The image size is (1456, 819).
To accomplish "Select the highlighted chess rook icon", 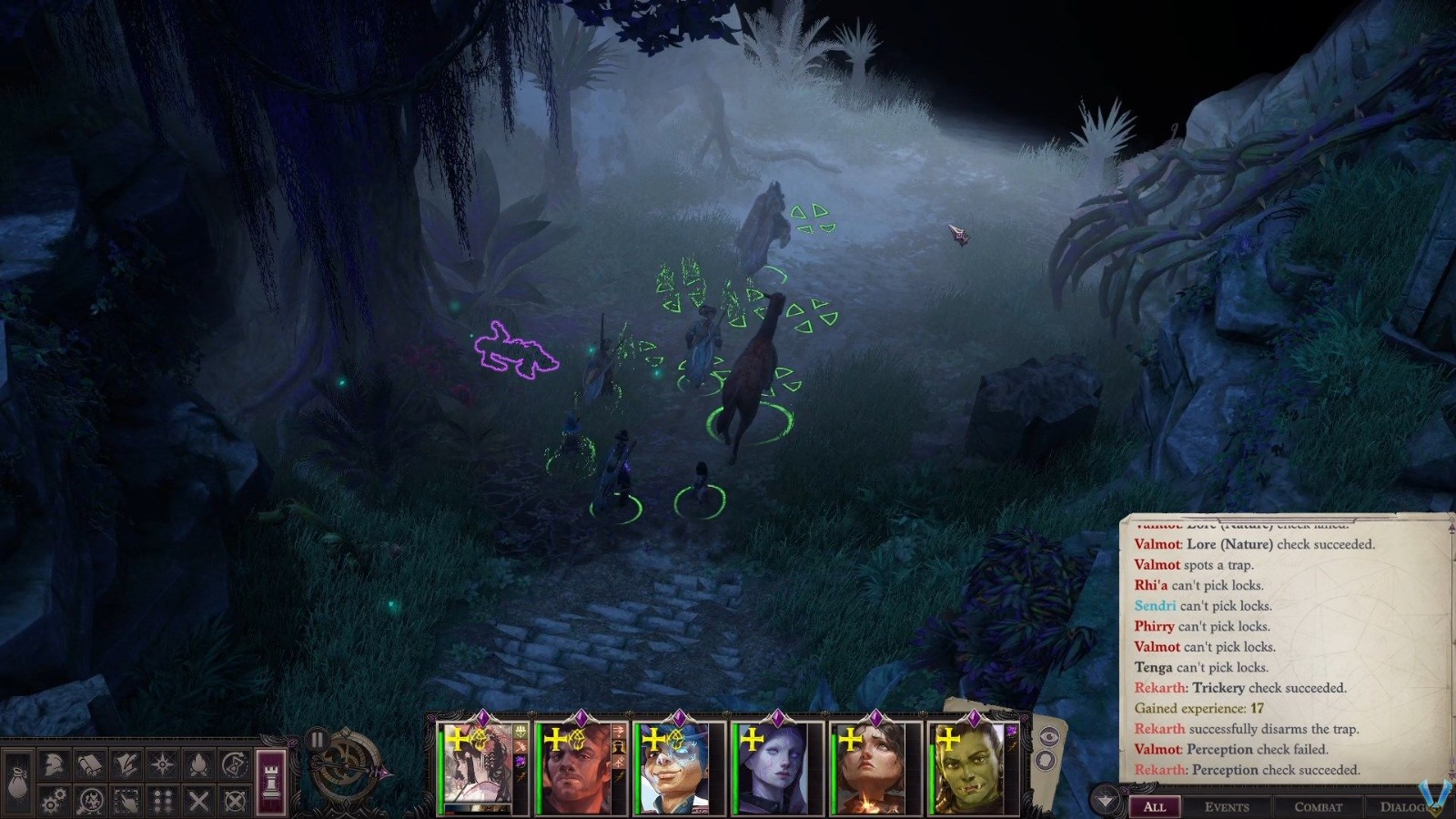I will [x=270, y=779].
